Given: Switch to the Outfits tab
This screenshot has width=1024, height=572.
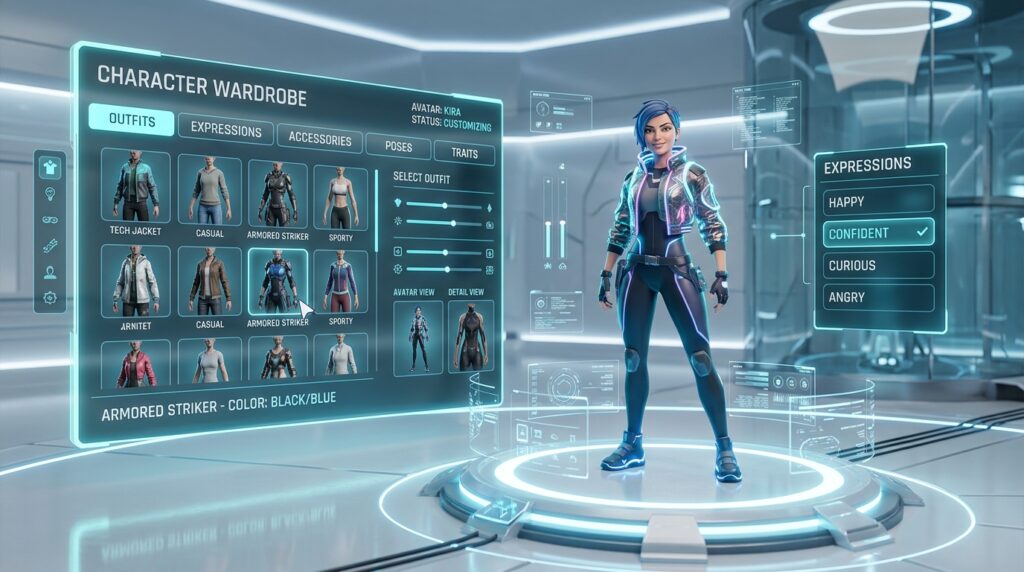Looking at the screenshot, I should pyautogui.click(x=131, y=121).
